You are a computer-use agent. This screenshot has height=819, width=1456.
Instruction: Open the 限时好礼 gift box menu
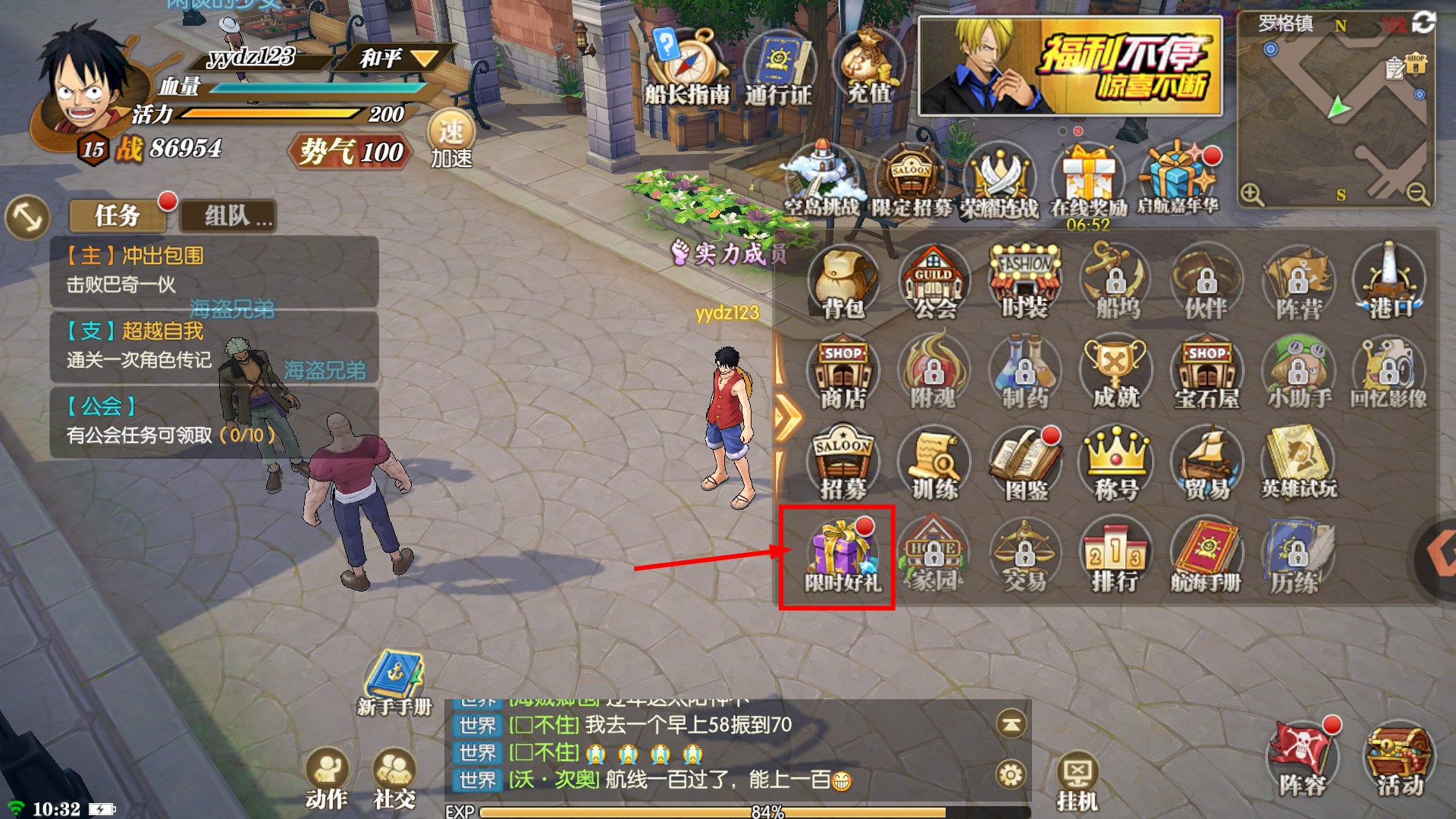point(840,557)
